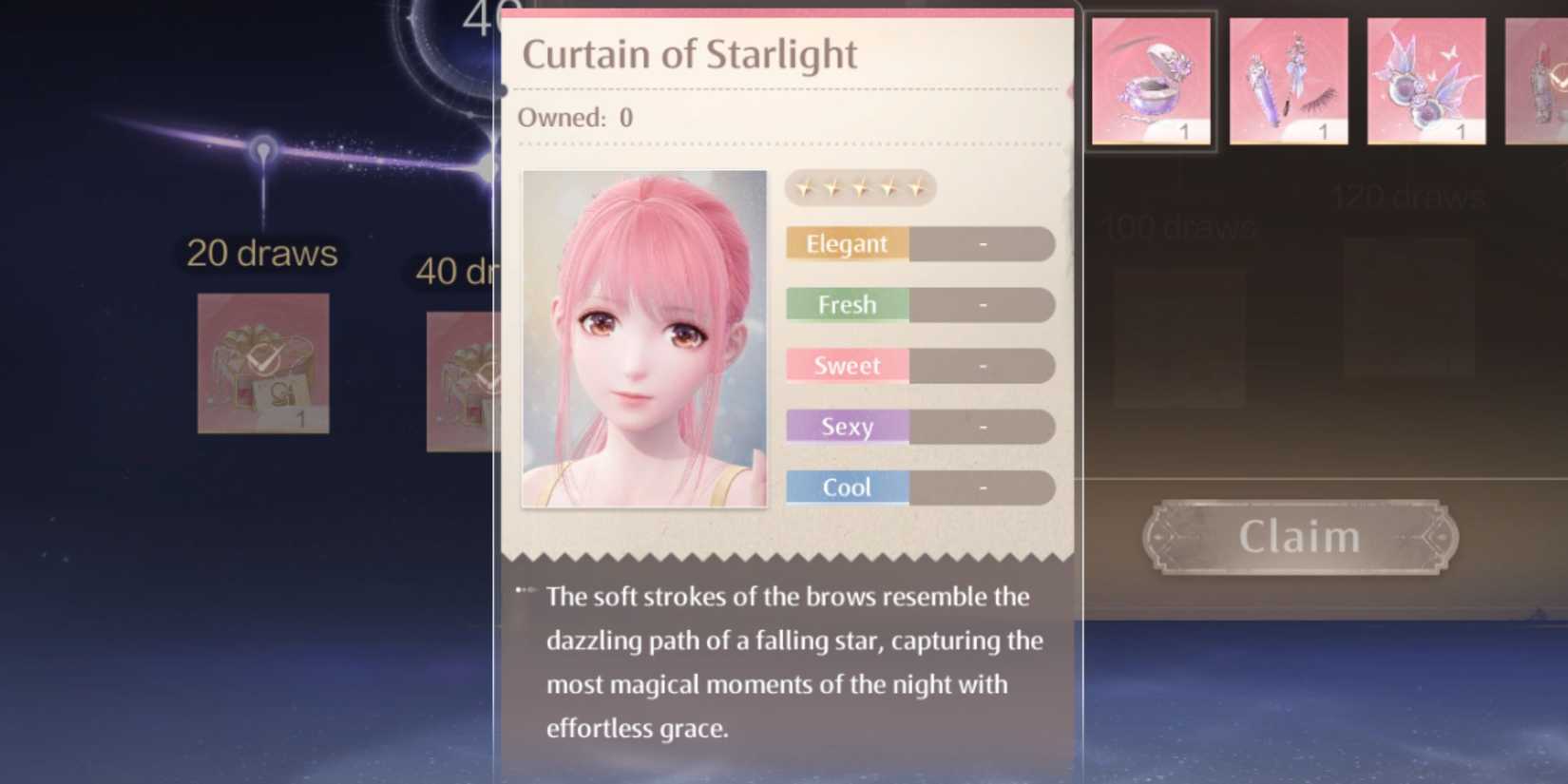Open the 20 draws gift box icon
The height and width of the screenshot is (784, 1568).
262,364
